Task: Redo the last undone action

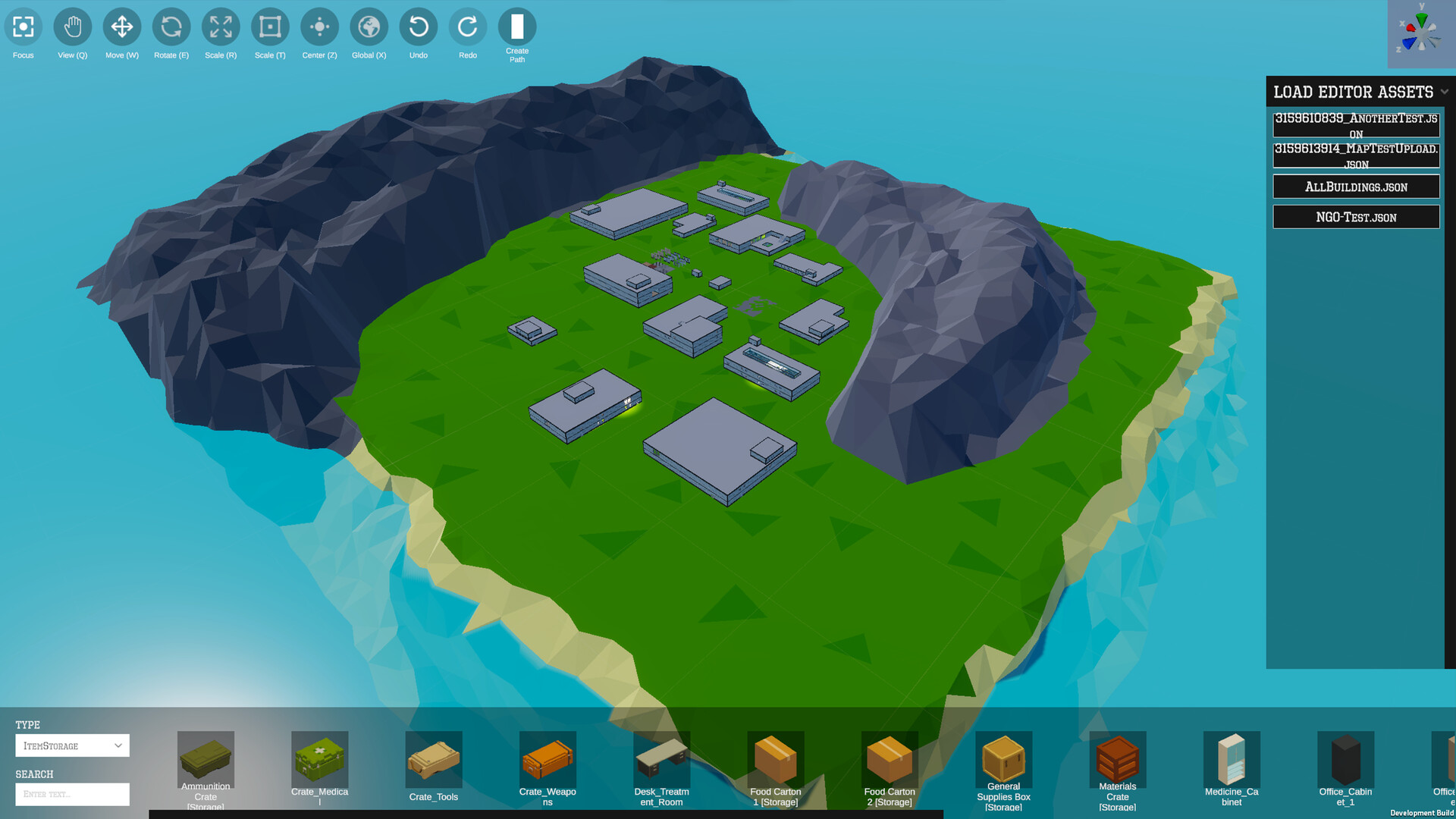Action: point(467,27)
